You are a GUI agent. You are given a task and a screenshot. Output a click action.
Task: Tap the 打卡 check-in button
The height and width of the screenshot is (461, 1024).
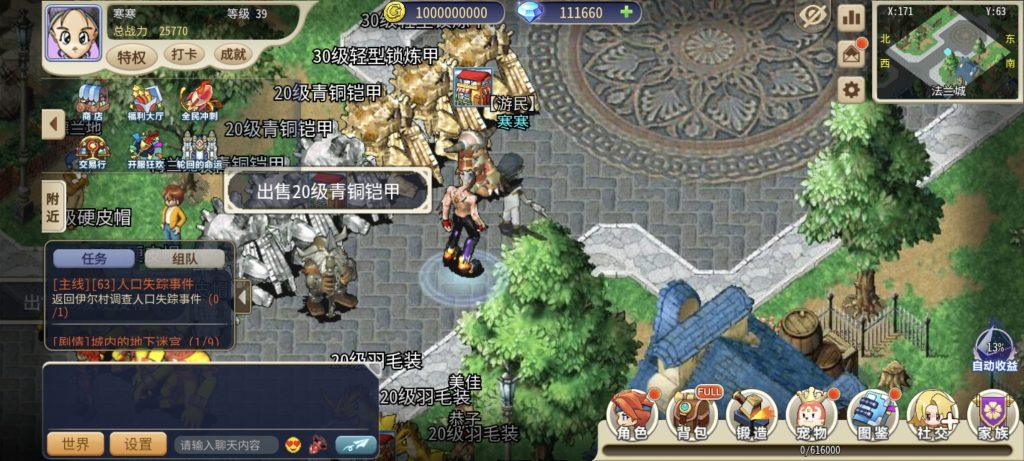coord(184,55)
